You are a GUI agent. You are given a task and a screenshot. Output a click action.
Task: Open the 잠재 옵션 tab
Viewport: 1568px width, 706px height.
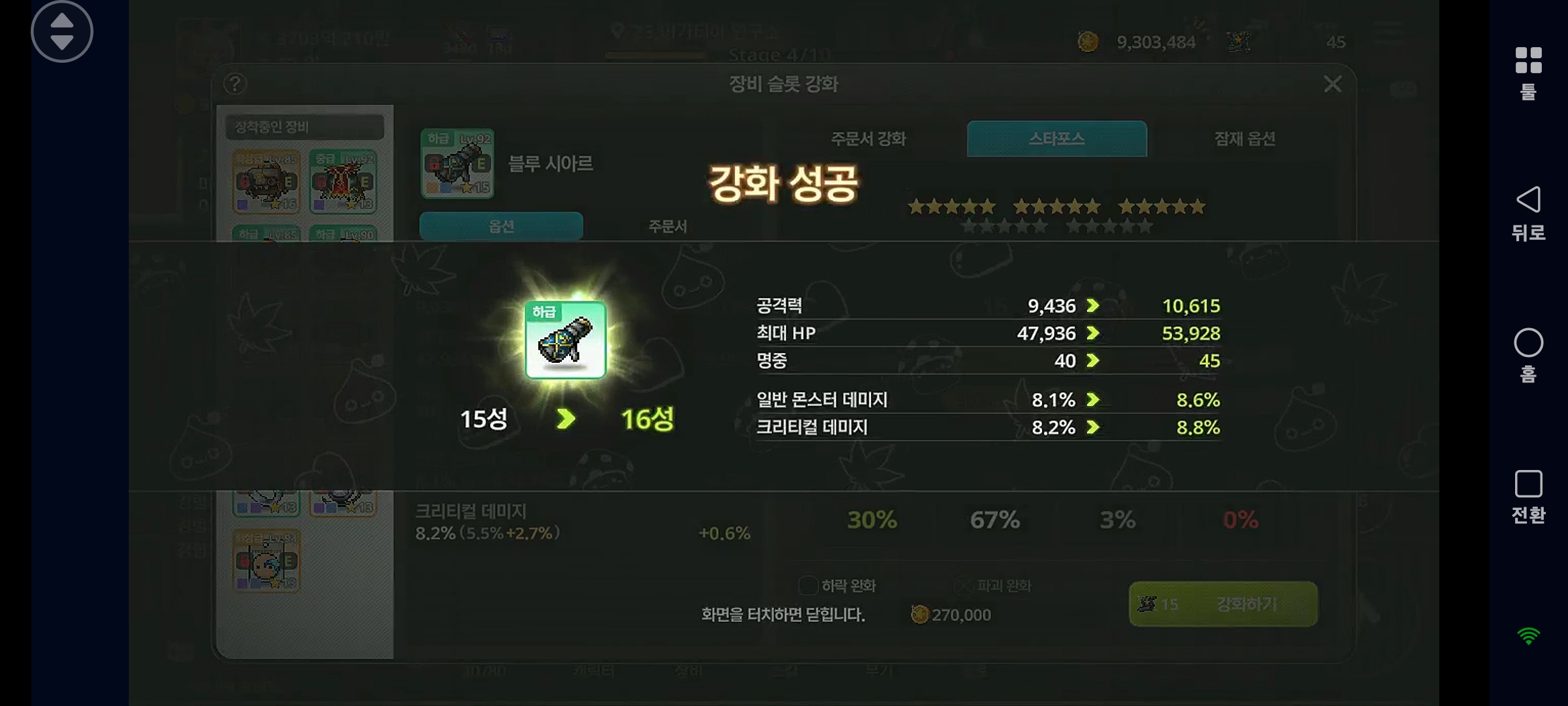[x=1244, y=139]
